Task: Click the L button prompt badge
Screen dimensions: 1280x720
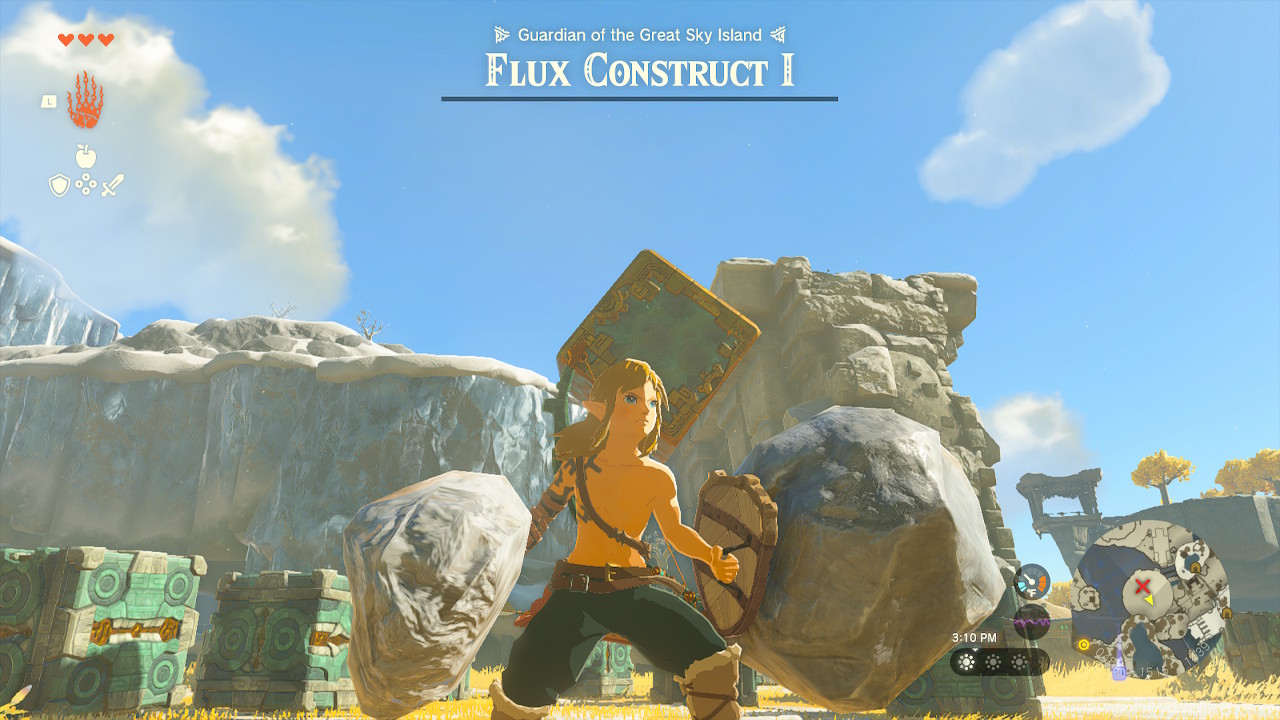Action: [49, 102]
